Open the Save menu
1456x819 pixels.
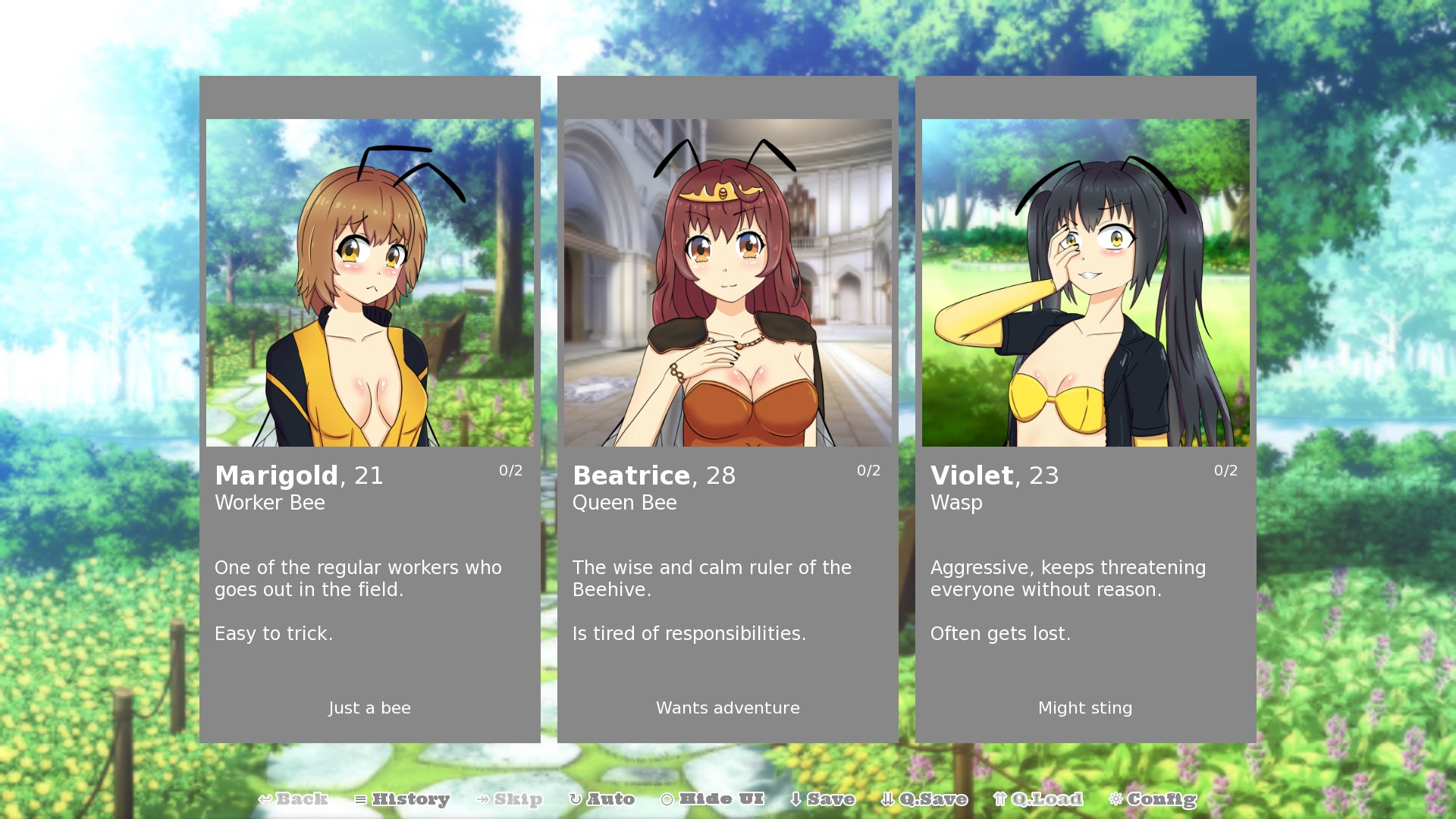pos(823,799)
